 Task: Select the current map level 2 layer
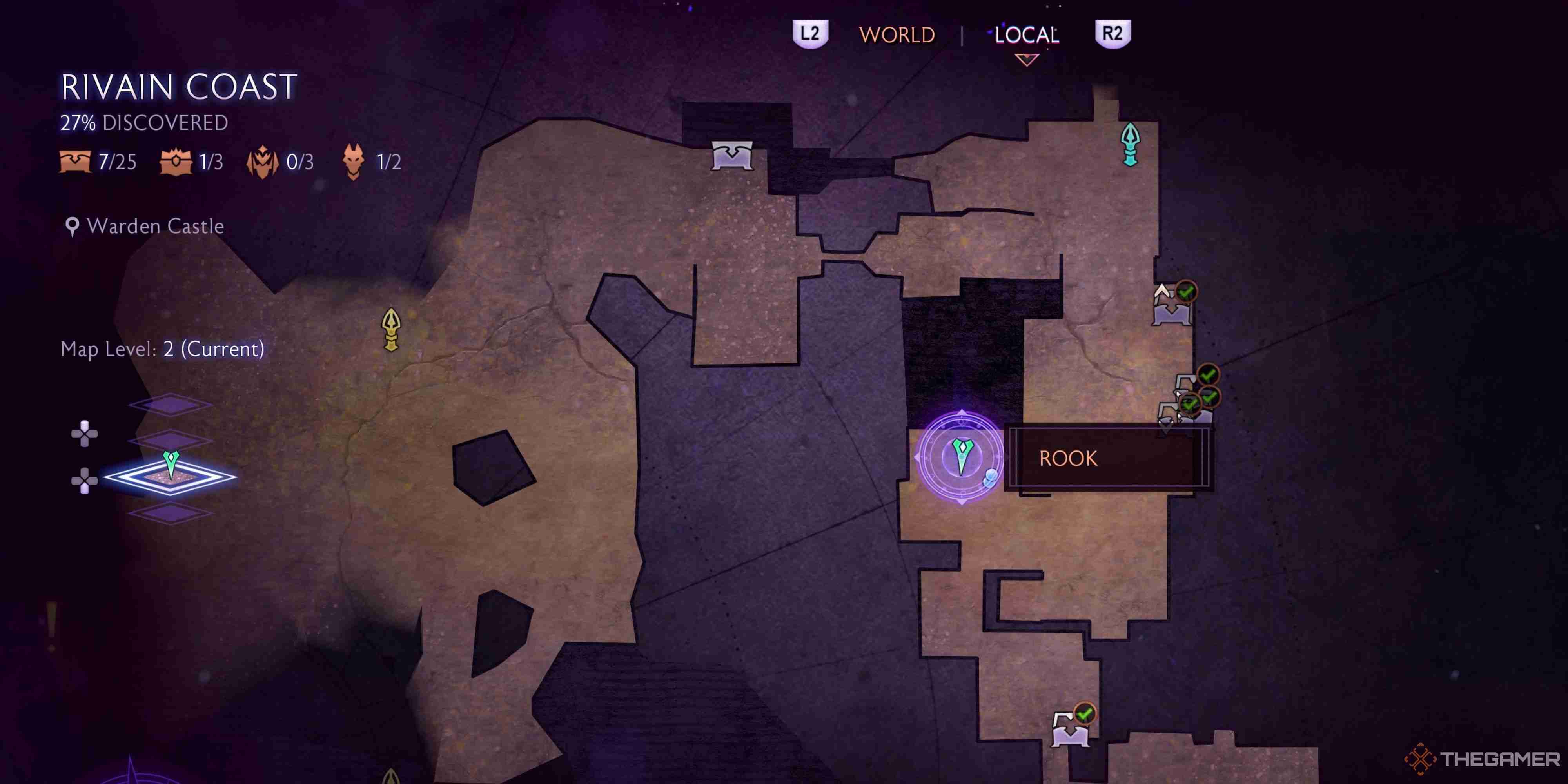click(x=171, y=476)
